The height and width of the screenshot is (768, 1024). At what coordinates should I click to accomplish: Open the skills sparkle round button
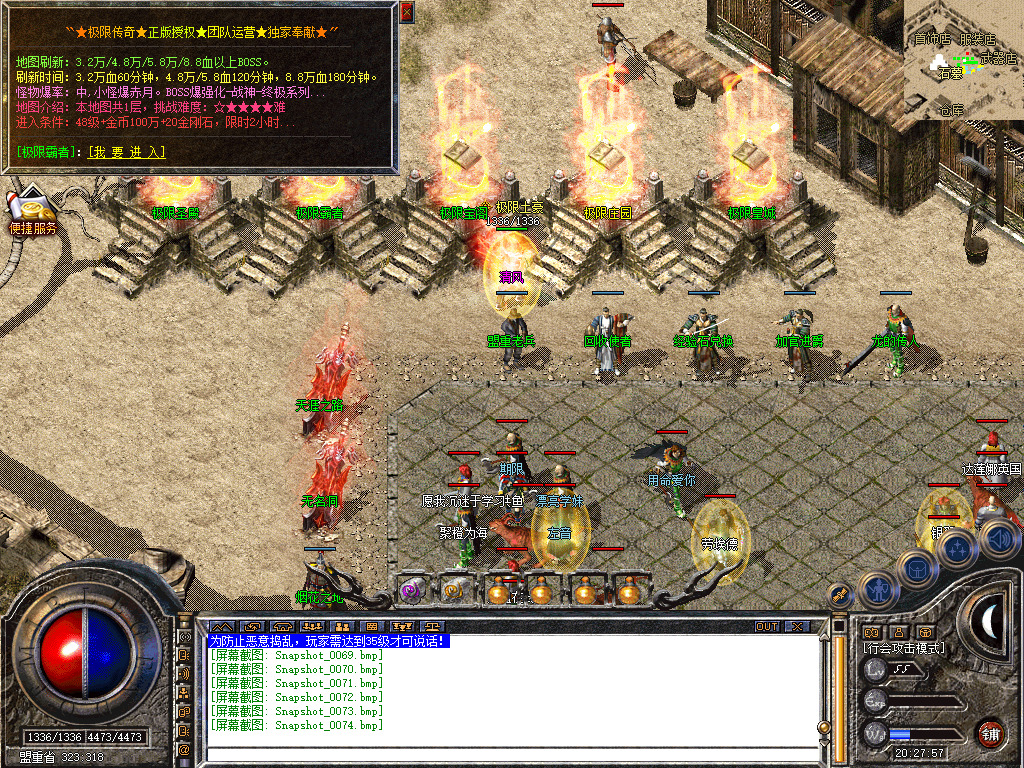pyautogui.click(x=958, y=548)
